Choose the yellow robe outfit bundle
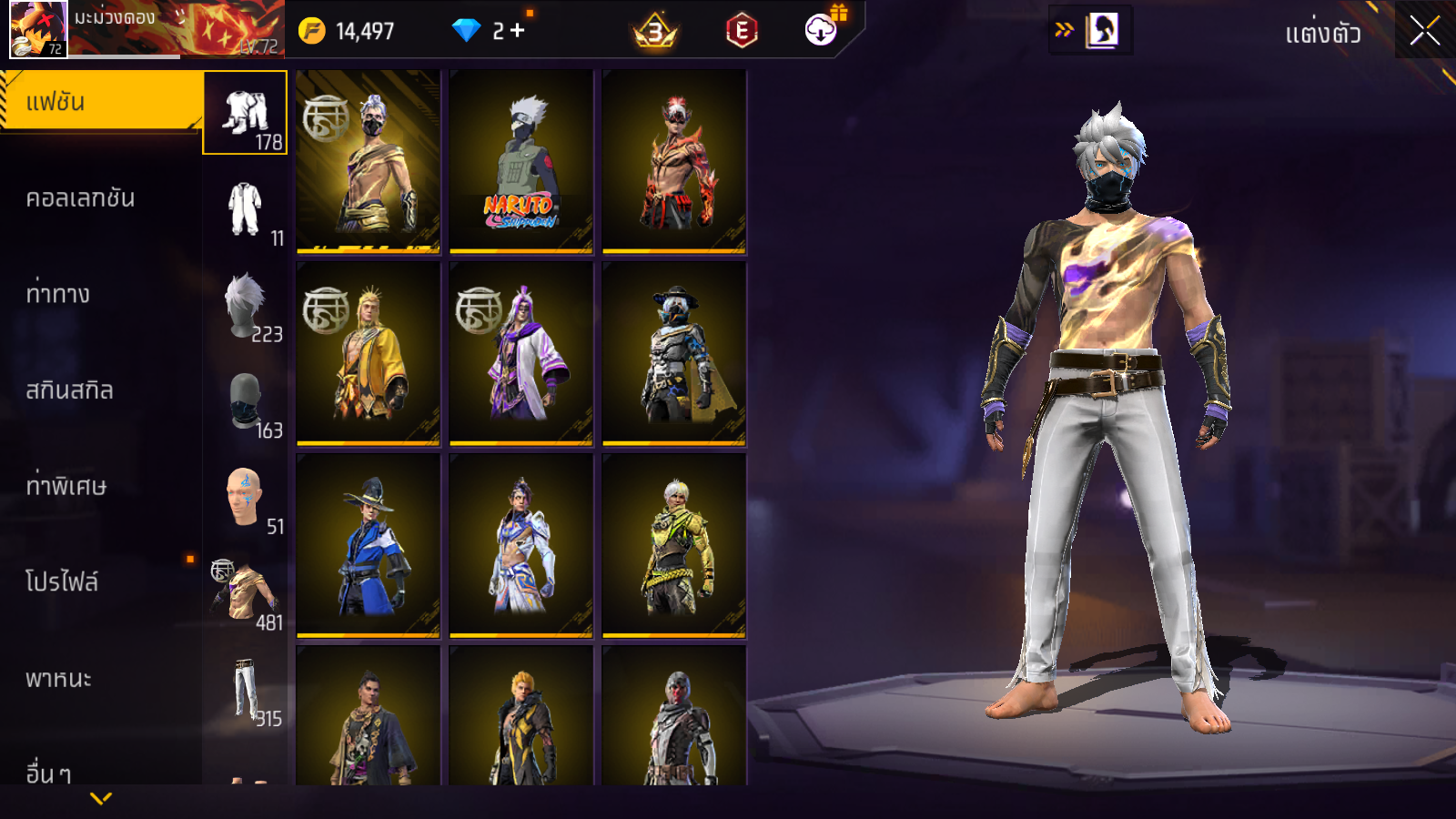 369,353
